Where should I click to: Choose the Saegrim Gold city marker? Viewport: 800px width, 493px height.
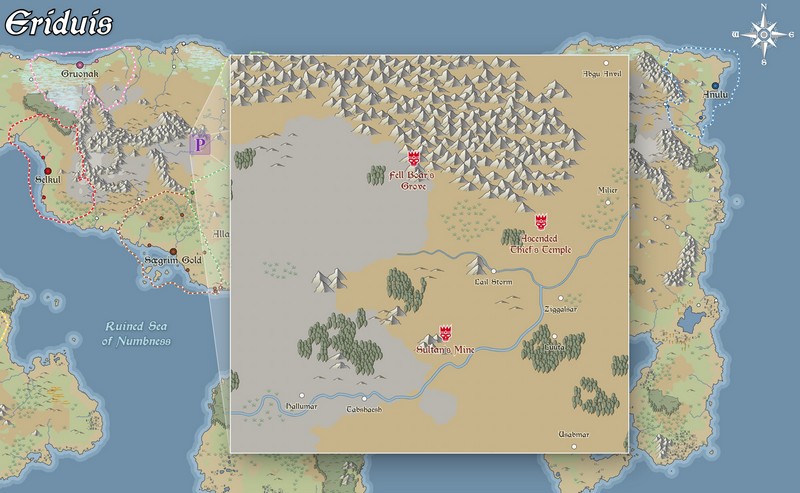point(173,251)
